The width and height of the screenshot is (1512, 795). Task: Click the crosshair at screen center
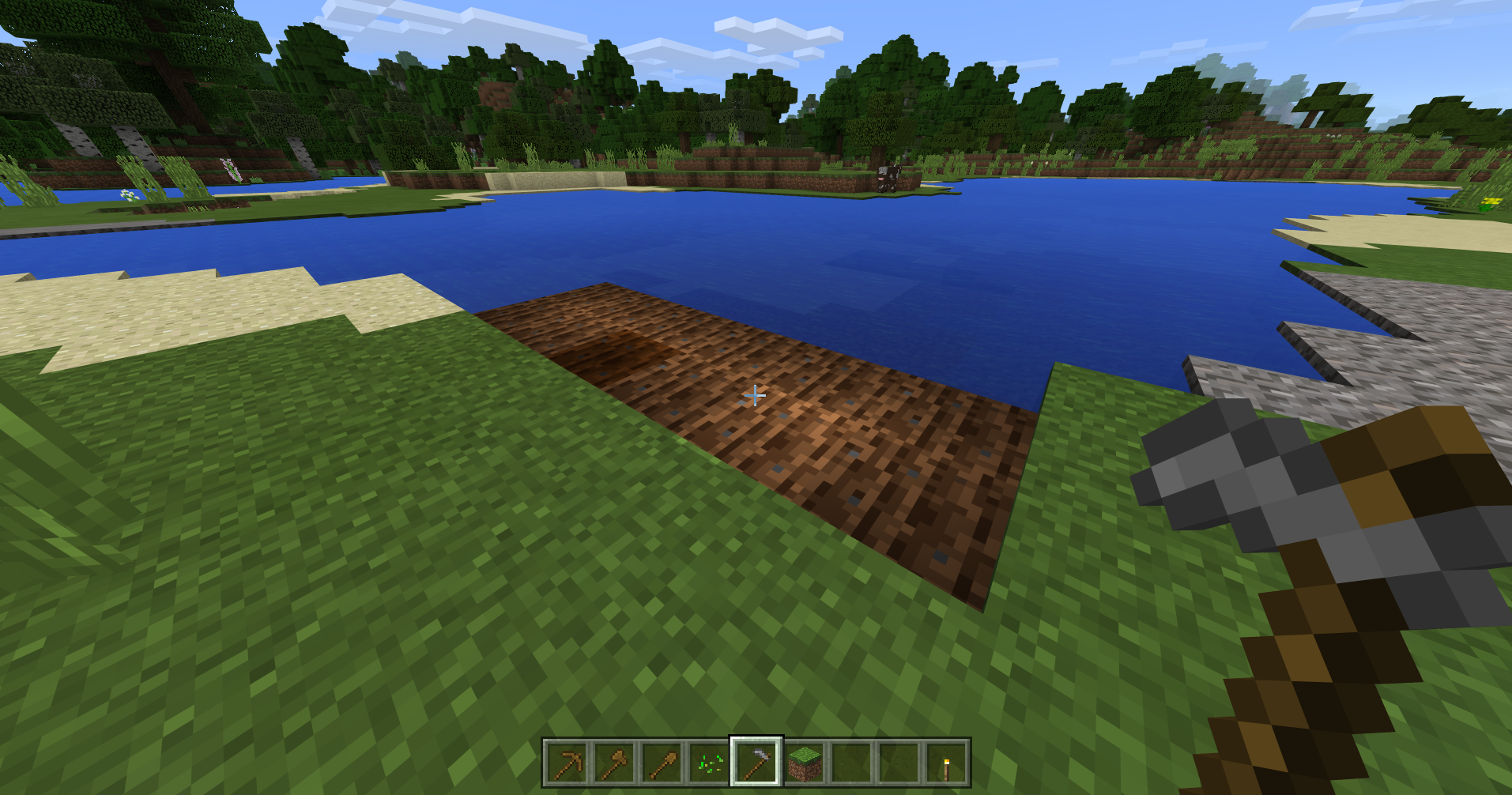coord(756,394)
